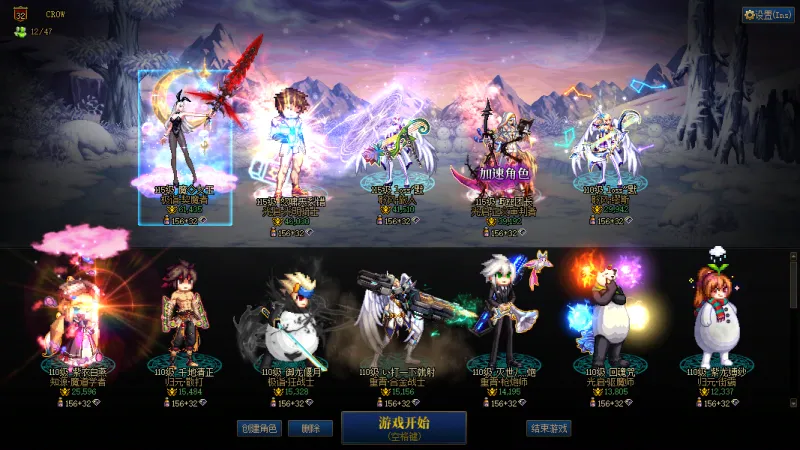Start the game with 游戏开始 button
Image resolution: width=800 pixels, height=450 pixels.
pyautogui.click(x=403, y=427)
